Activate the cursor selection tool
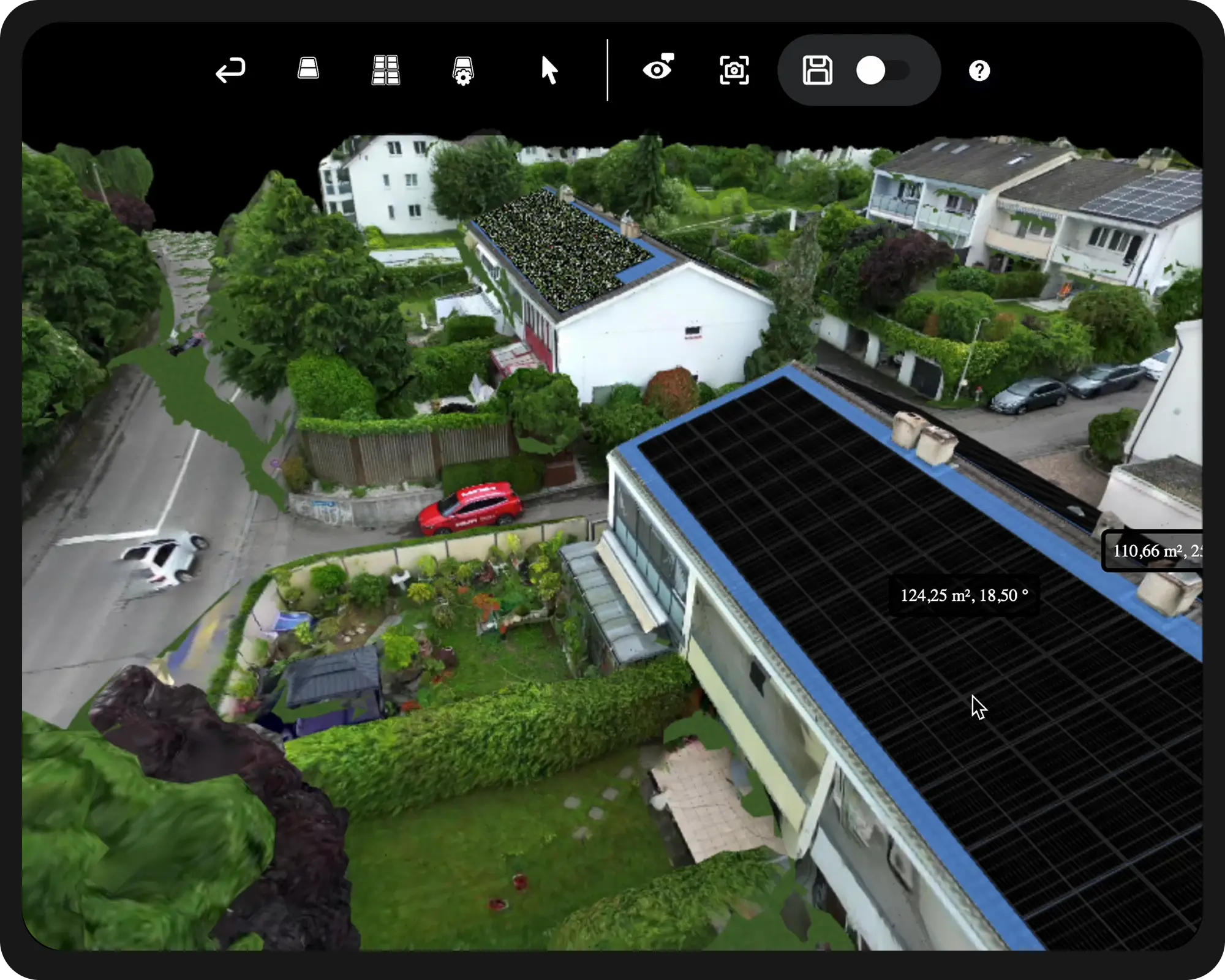Image resolution: width=1225 pixels, height=980 pixels. pos(549,71)
